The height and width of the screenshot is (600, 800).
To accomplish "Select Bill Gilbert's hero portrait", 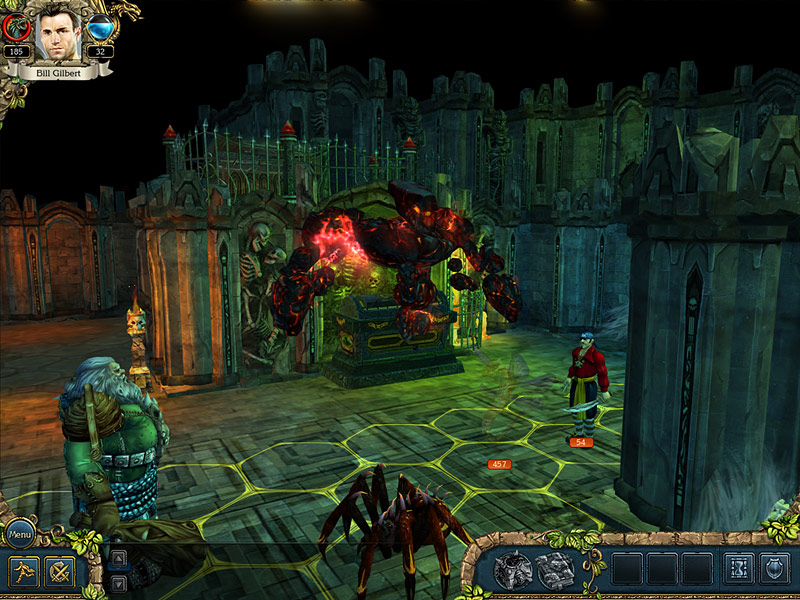I will 58,34.
